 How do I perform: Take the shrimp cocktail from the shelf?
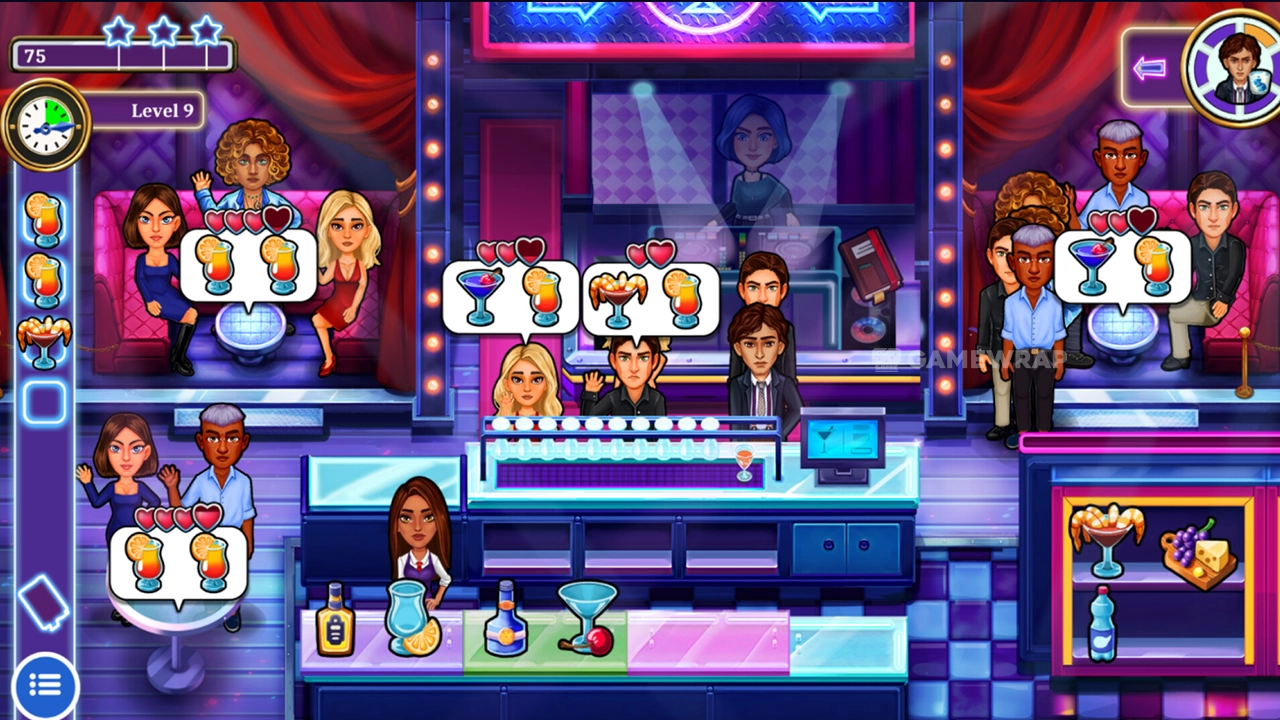(x=1105, y=540)
